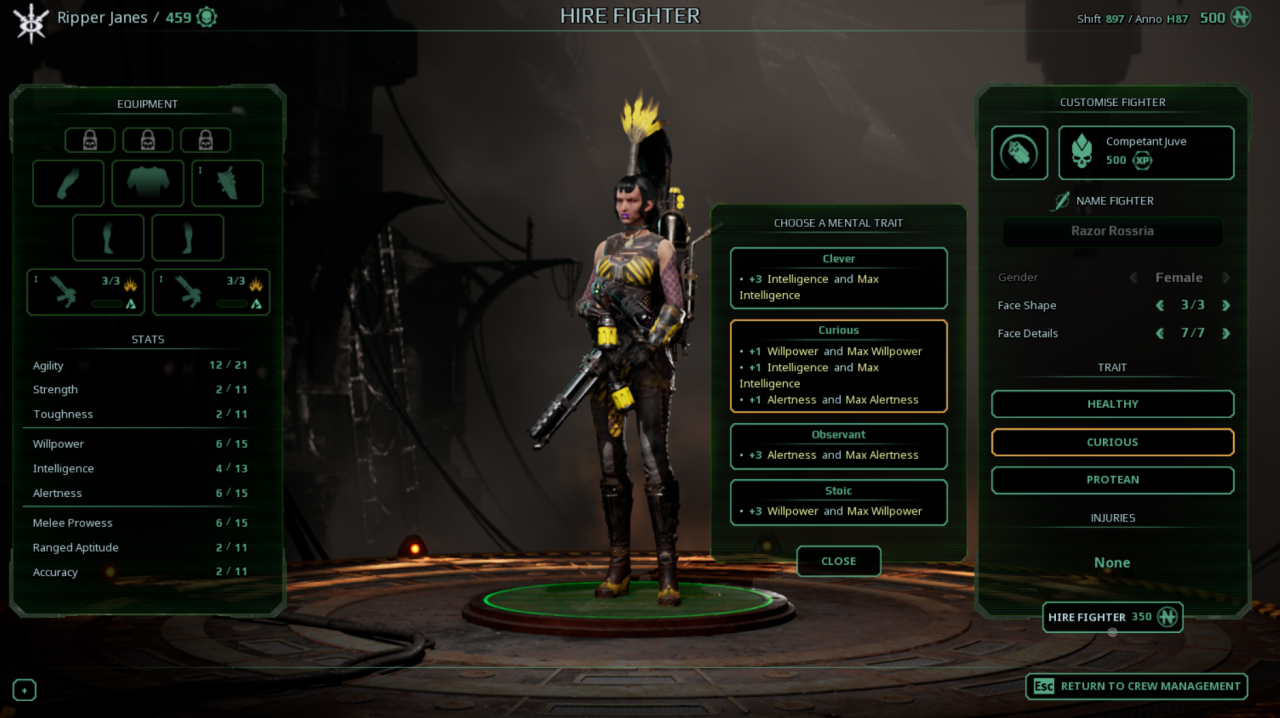The height and width of the screenshot is (718, 1280).
Task: Open the Healthy trait slot
Action: tap(1112, 404)
